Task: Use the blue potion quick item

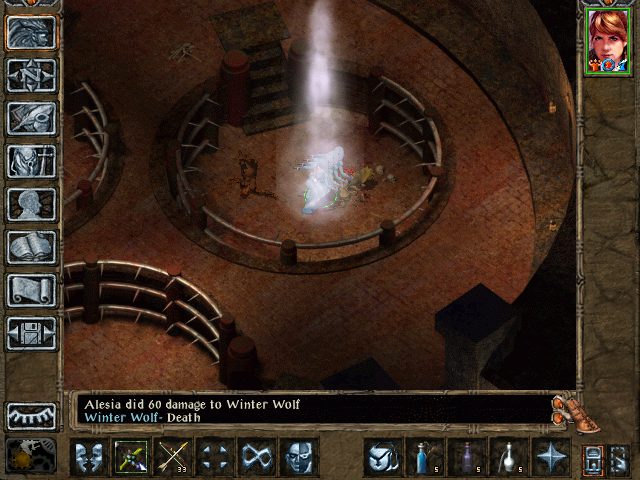Action: pyautogui.click(x=425, y=457)
